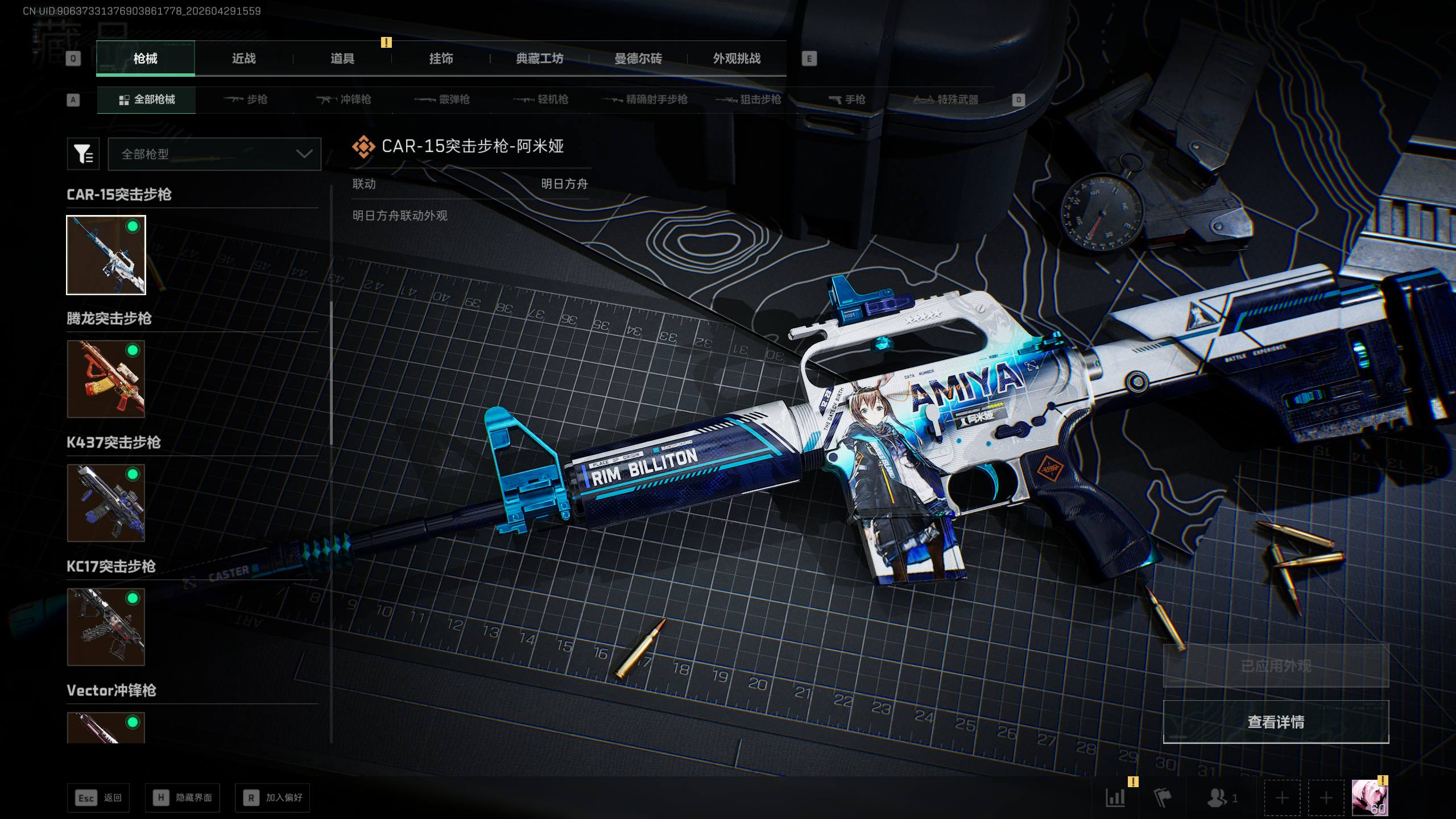The image size is (1456, 819).
Task: Pick the K437 blue skin thumbnail
Action: point(106,503)
